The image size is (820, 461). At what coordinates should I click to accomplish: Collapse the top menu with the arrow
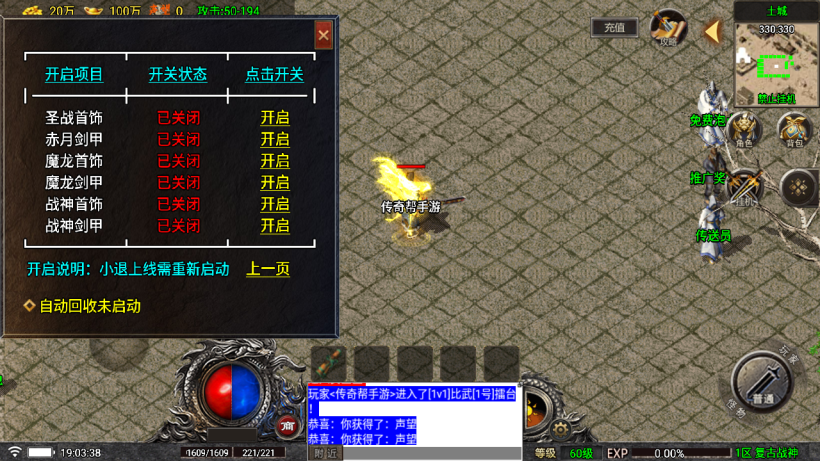point(712,32)
